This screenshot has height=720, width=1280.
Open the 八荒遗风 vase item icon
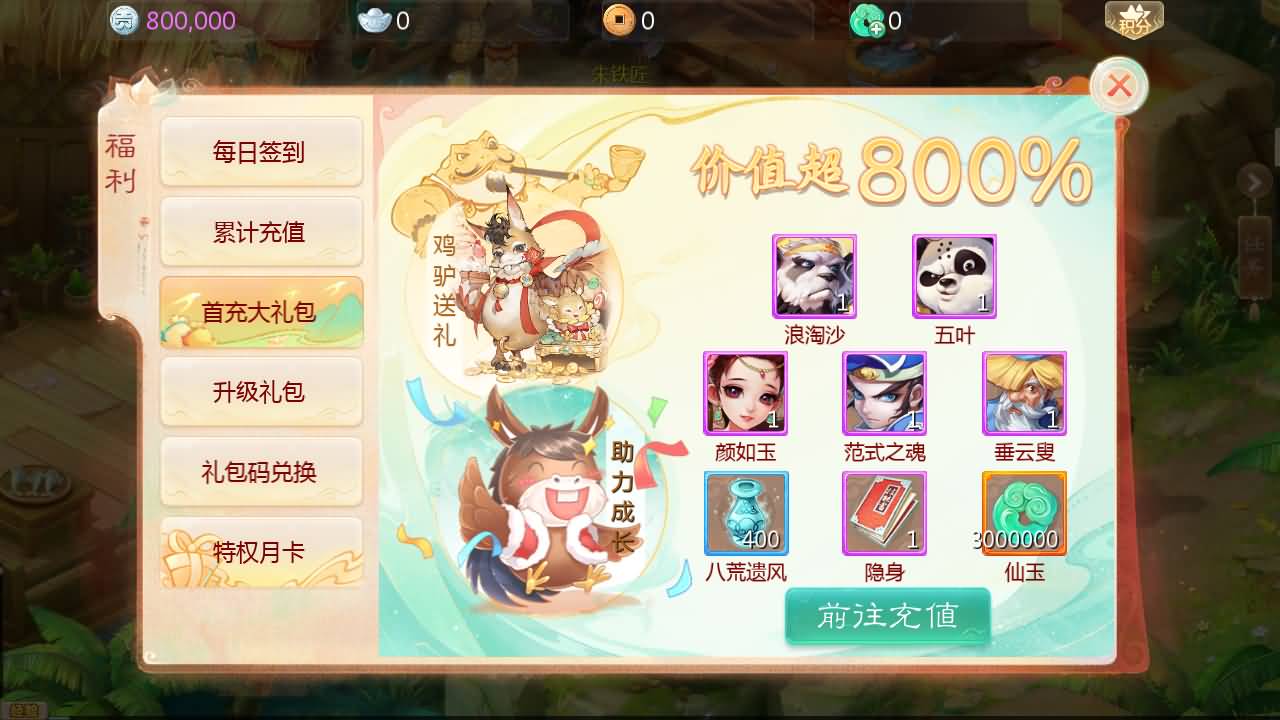745,513
